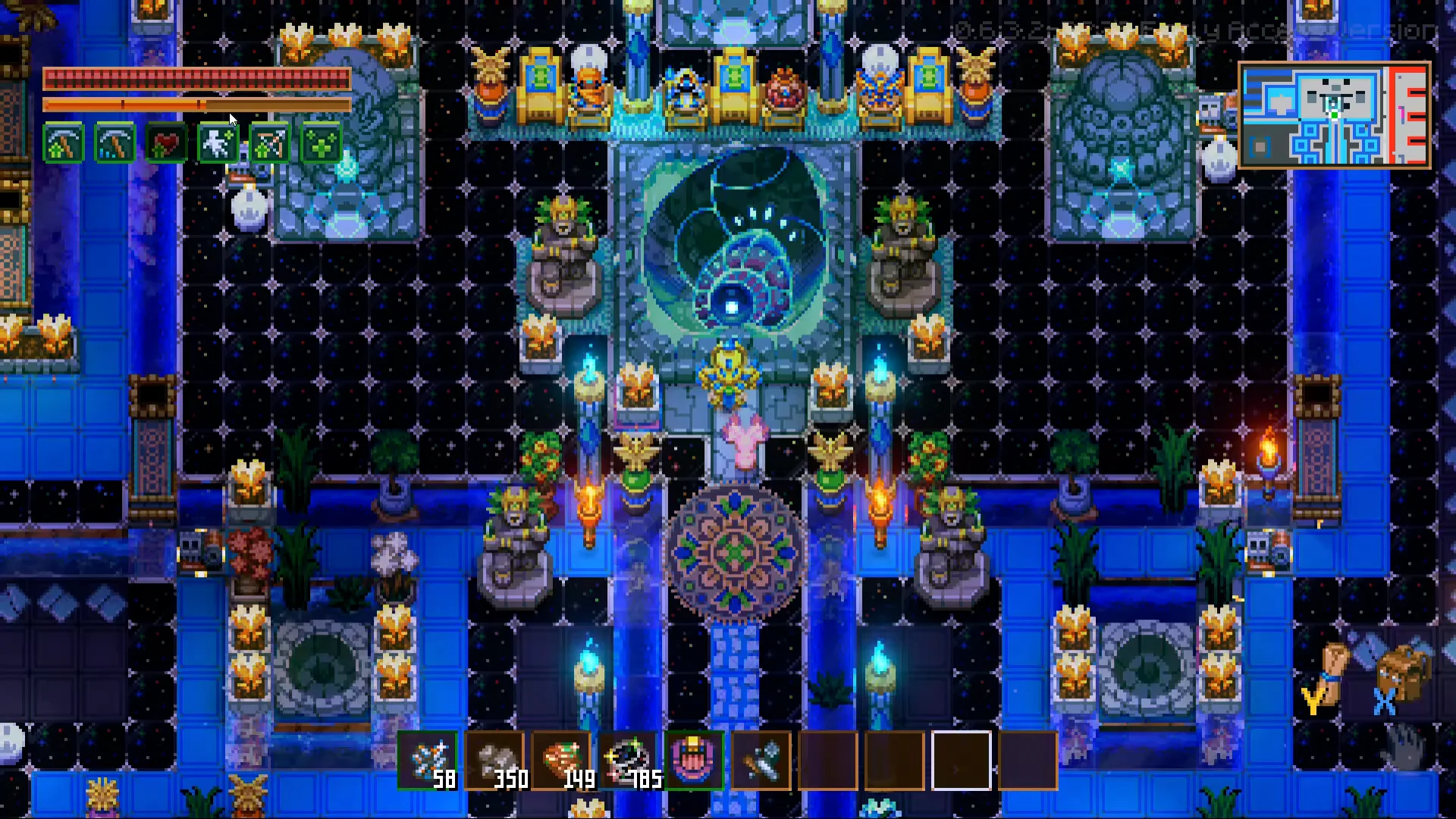The image size is (1456, 819).
Task: Inspect the pickaxe with green arrow buff
Action: 64,144
